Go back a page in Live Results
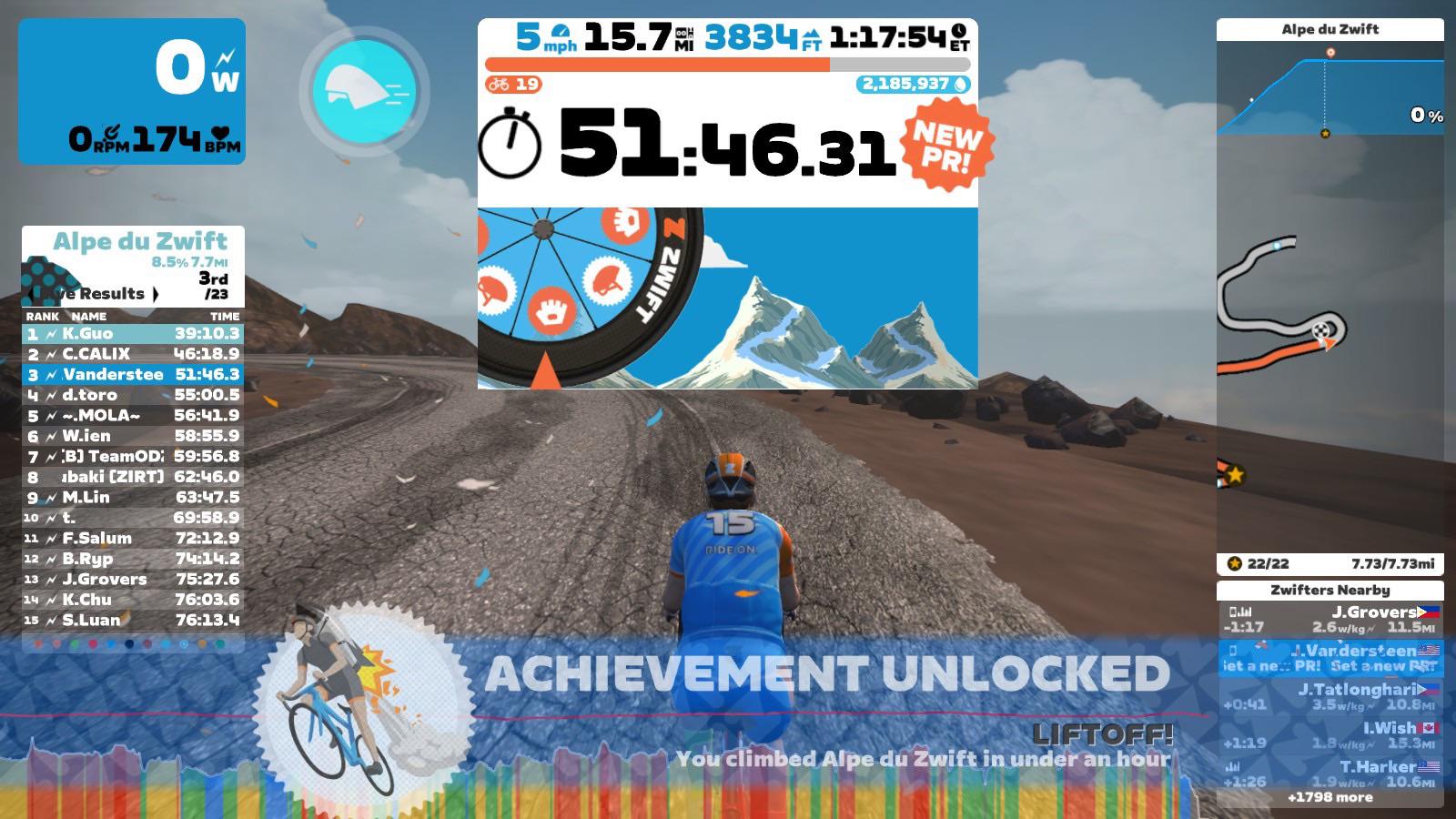Screen dimensions: 1456x819 point(30,293)
